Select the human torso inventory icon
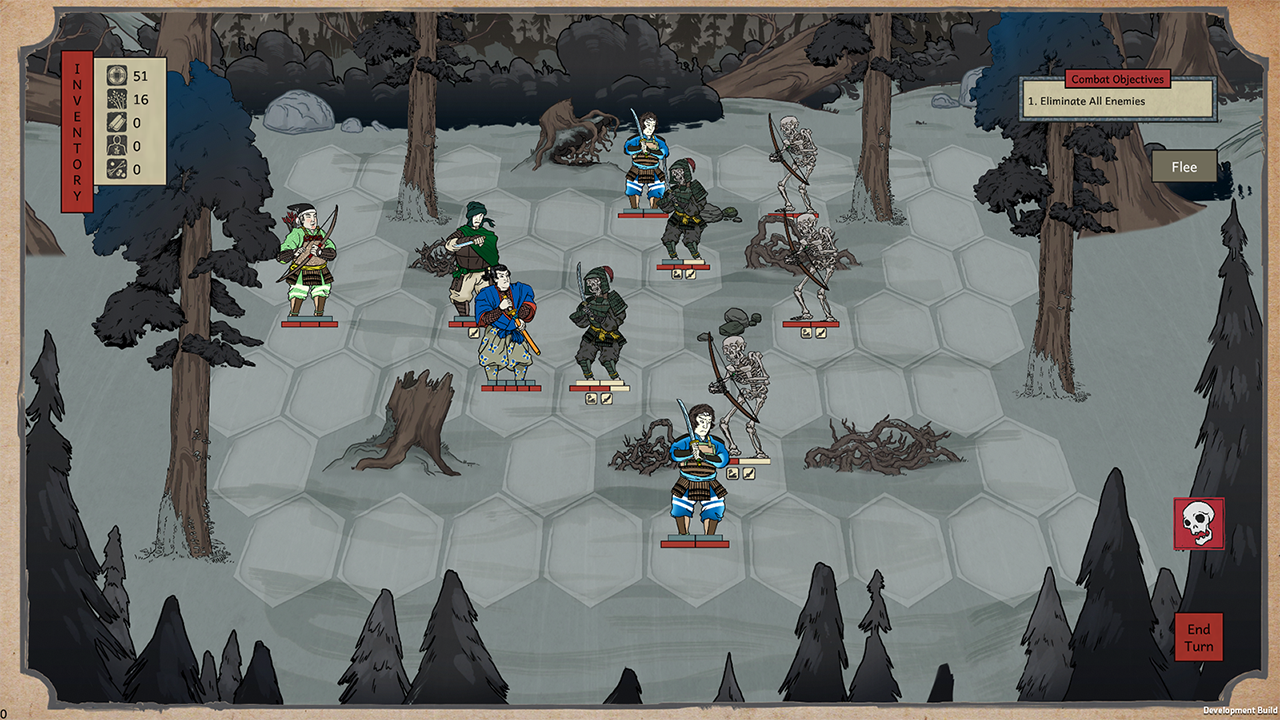Viewport: 1280px width, 720px height. (117, 146)
